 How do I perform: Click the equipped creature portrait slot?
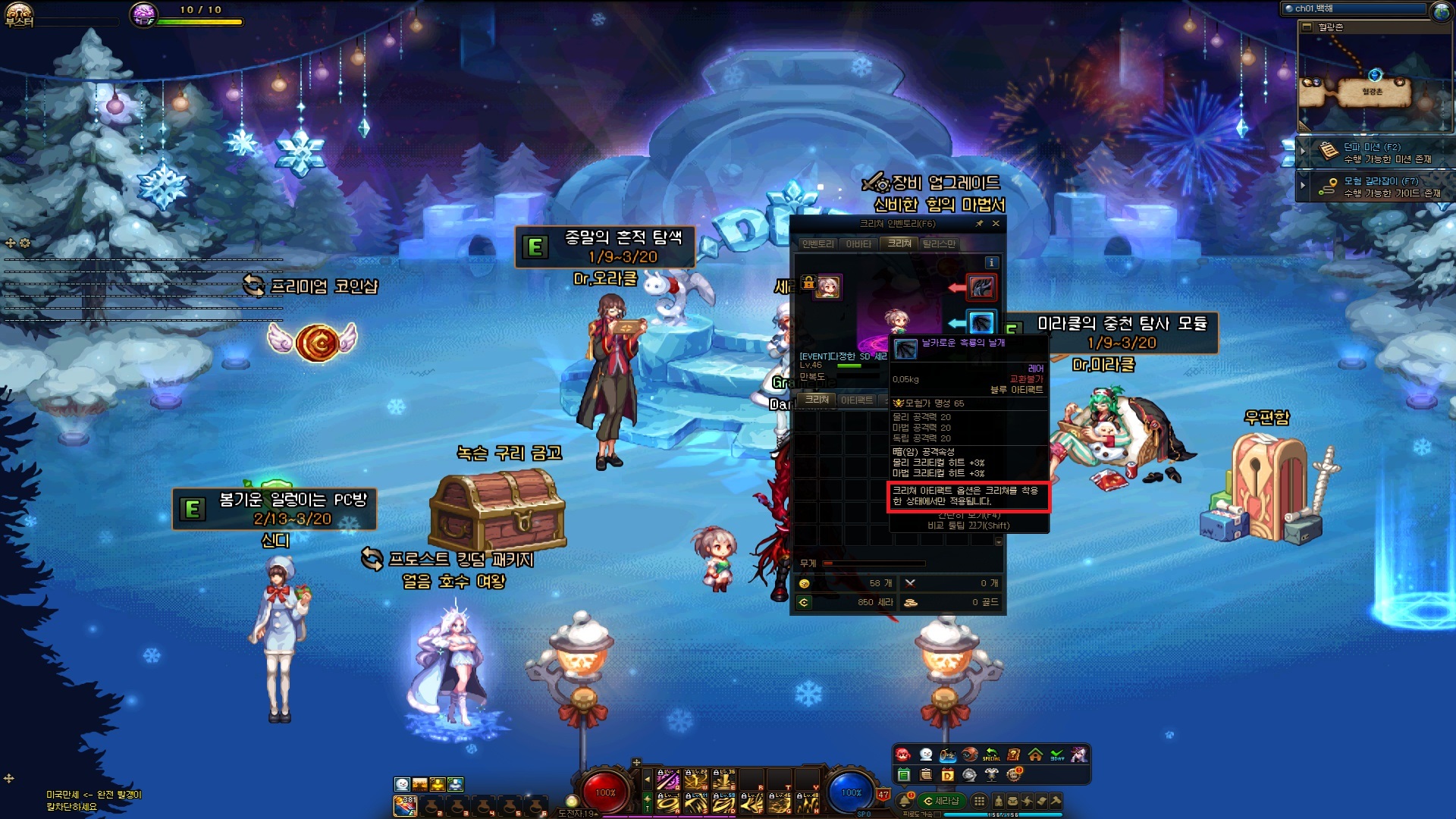click(x=827, y=287)
